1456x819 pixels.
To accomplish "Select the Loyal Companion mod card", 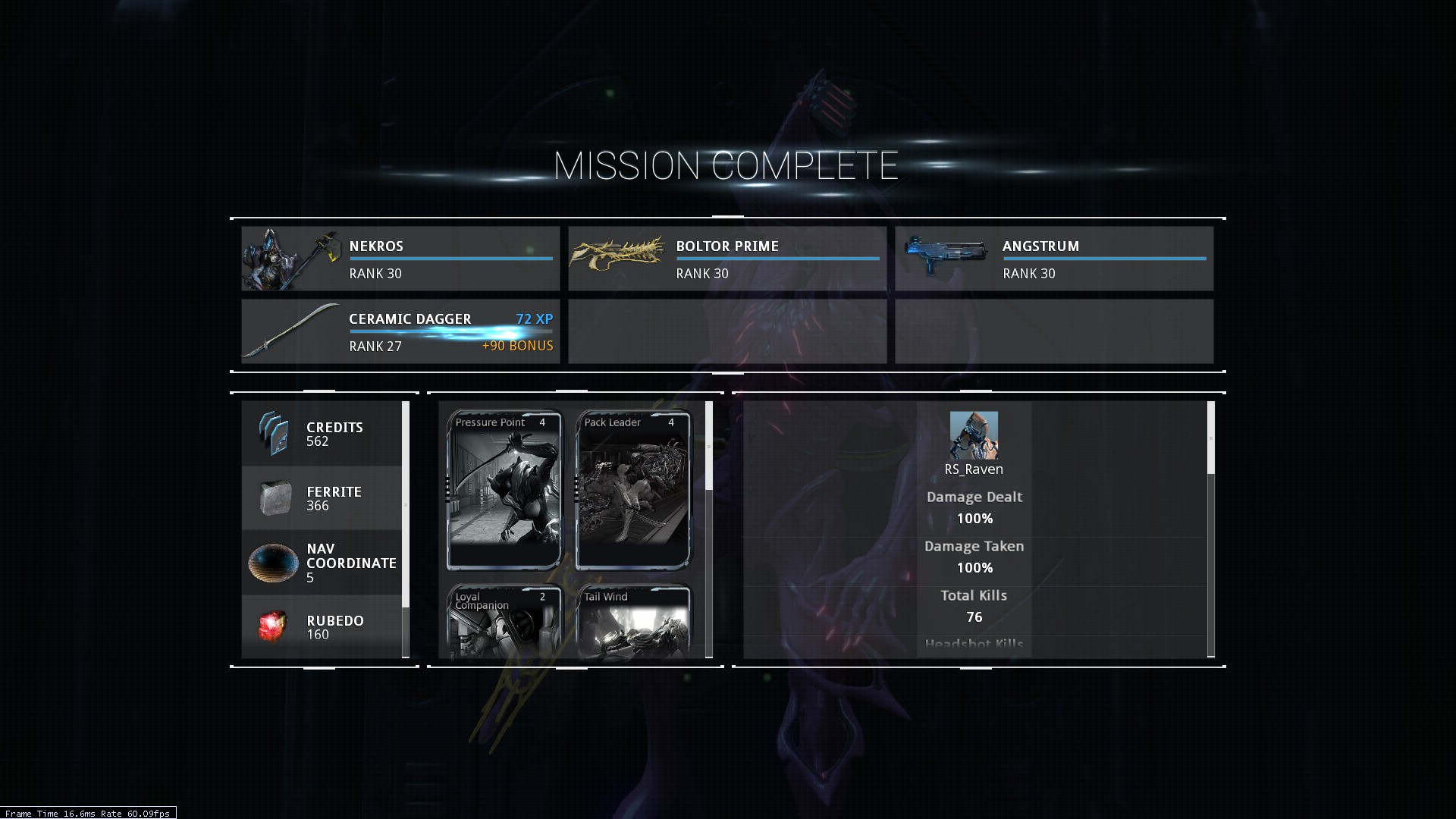I will point(504,622).
